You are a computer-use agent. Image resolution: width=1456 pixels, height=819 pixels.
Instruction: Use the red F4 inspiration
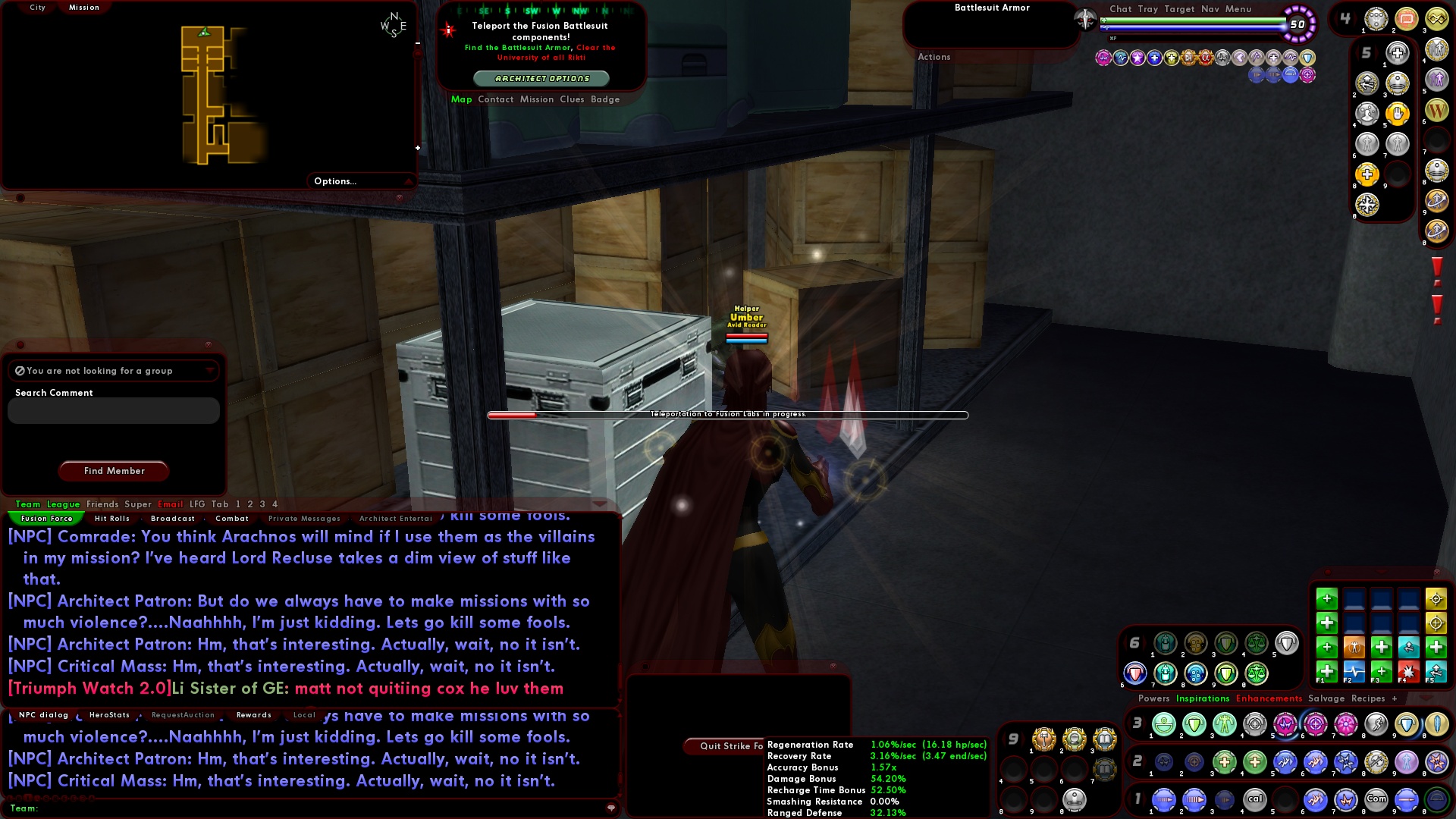pyautogui.click(x=1409, y=673)
